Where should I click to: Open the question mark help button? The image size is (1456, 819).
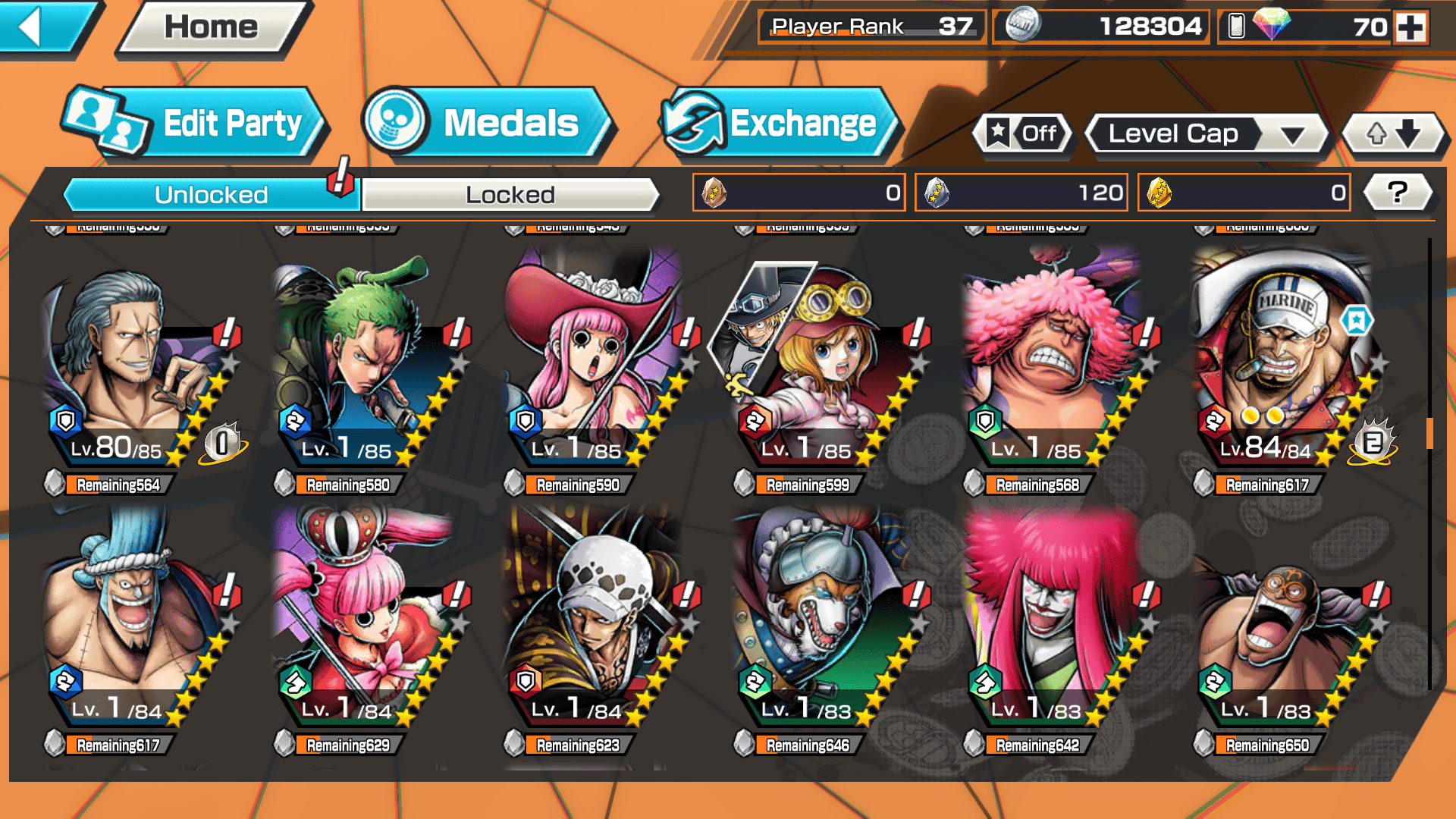1397,193
